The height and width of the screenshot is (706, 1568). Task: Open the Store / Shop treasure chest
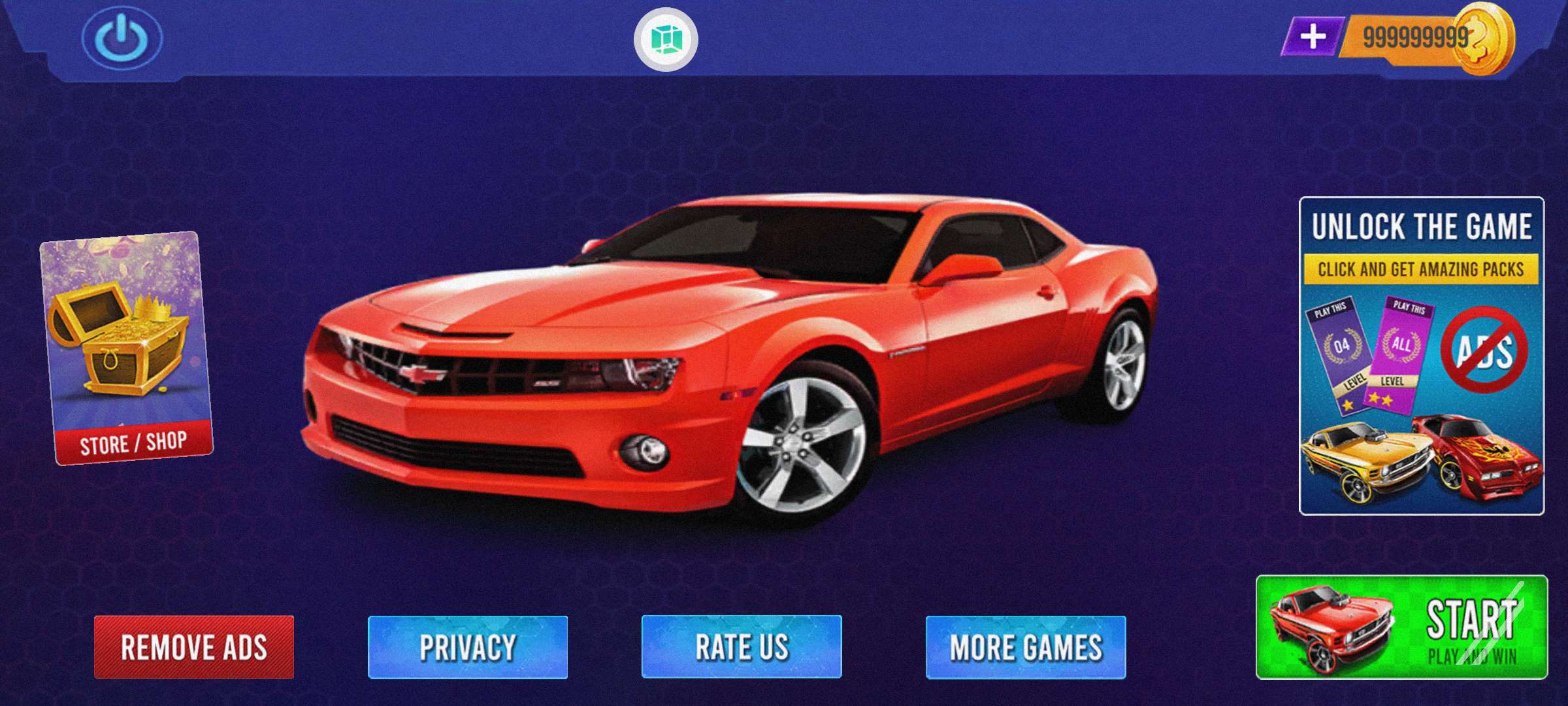126,348
